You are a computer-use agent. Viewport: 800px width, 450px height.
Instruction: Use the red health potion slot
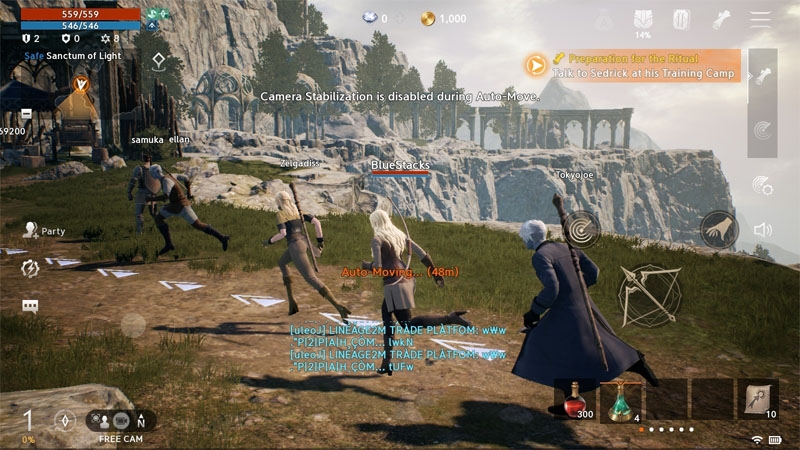574,399
